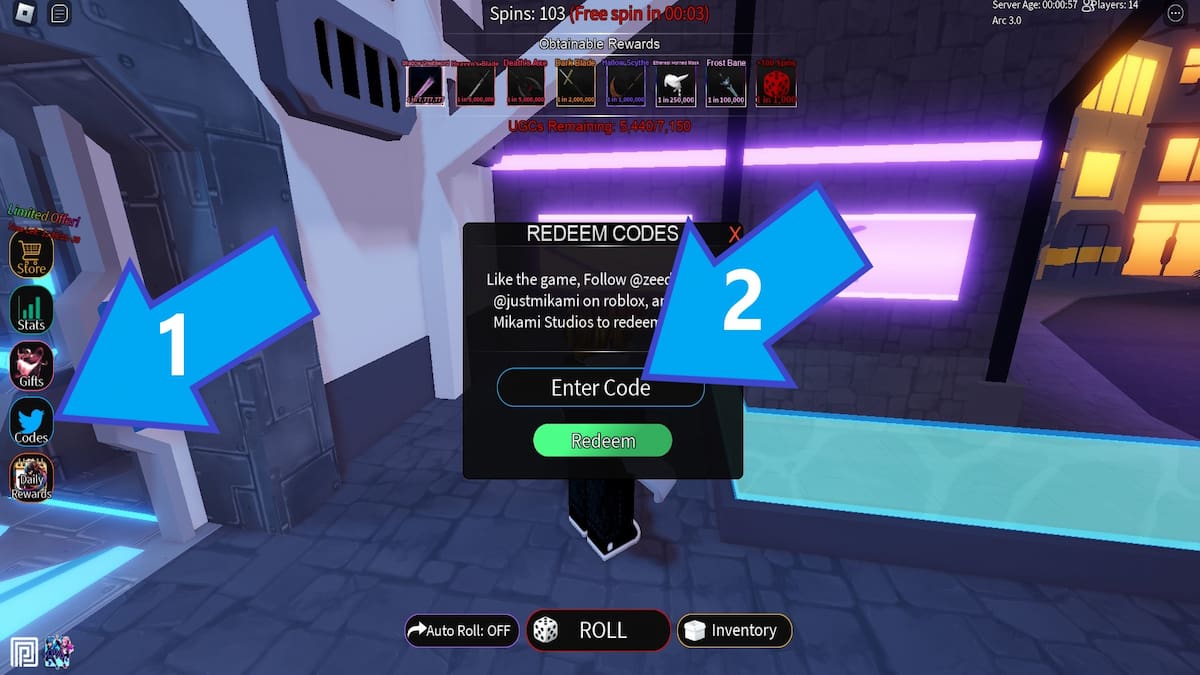
Task: Select the Dark Blade reward tile
Action: (574, 85)
